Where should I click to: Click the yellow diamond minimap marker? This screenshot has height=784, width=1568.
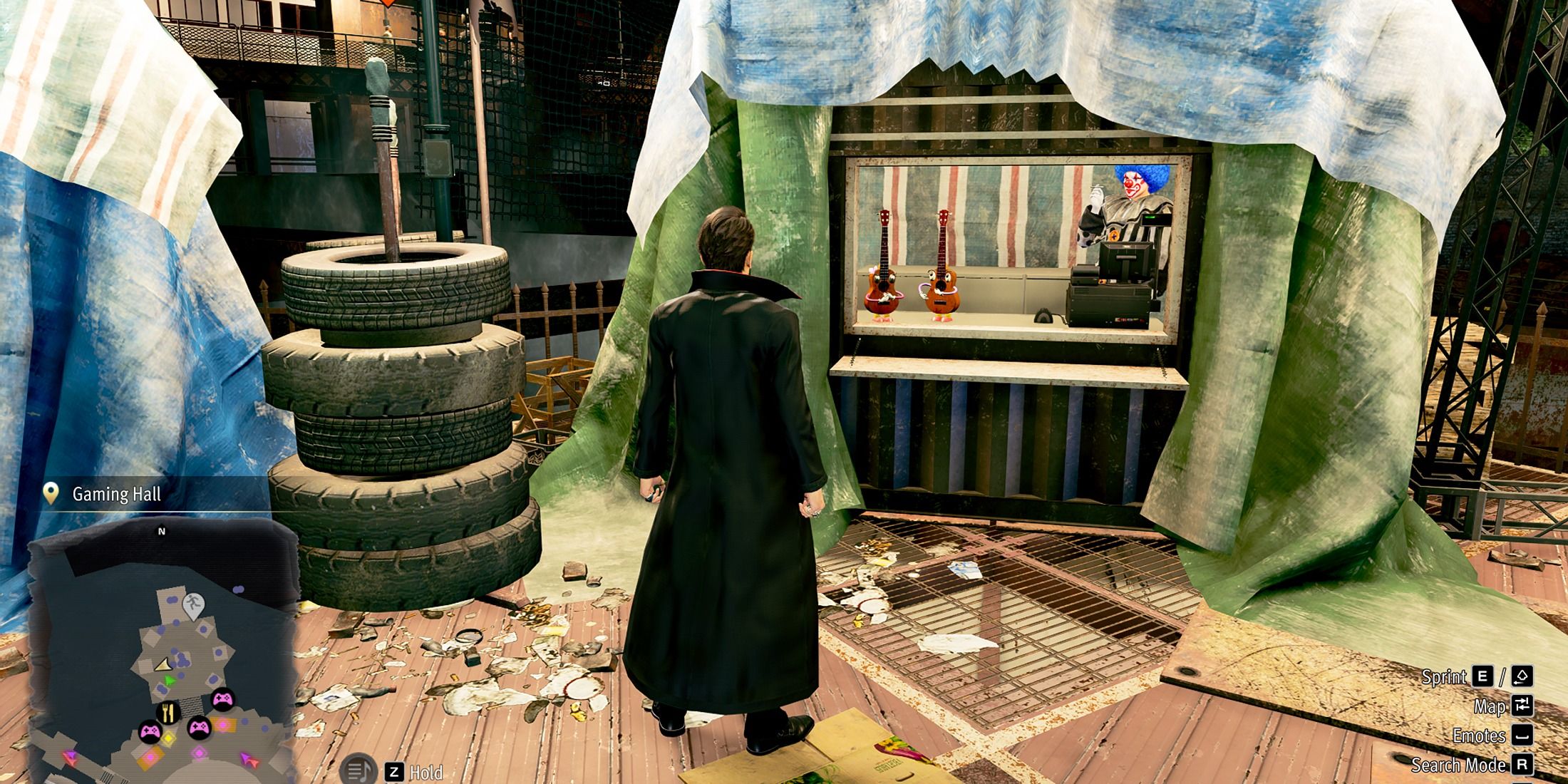point(169,739)
